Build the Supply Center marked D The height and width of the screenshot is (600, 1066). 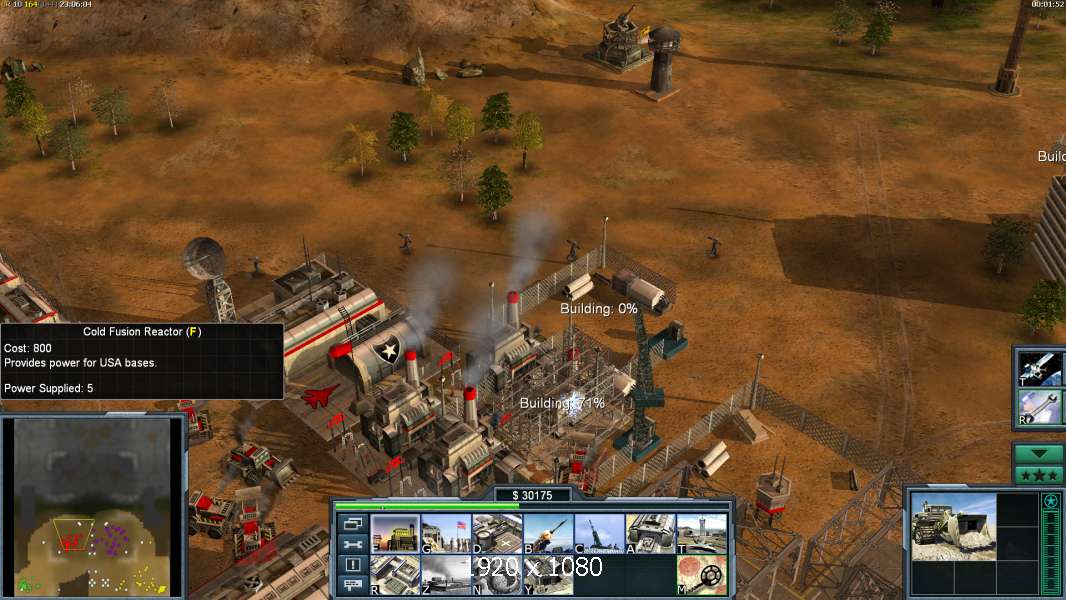(x=497, y=534)
